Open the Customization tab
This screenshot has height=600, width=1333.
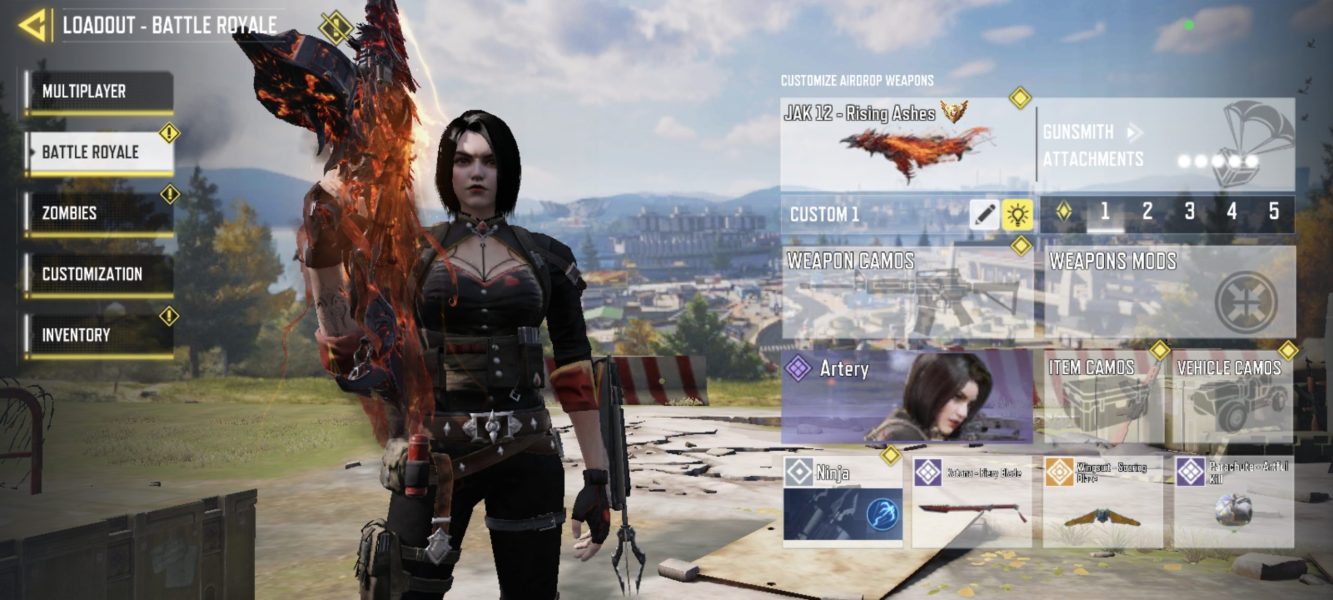(99, 275)
